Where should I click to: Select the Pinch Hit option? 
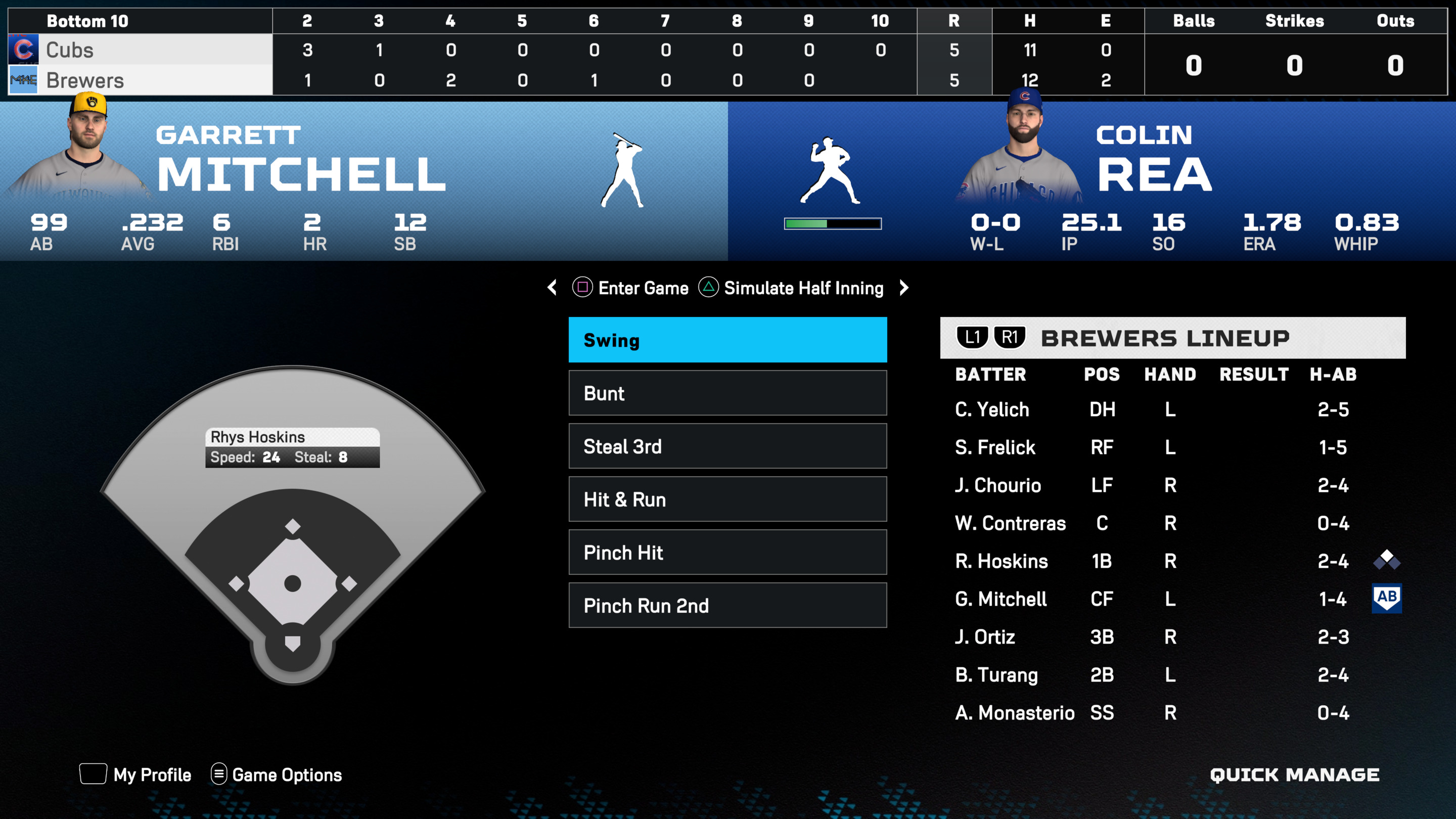(x=727, y=553)
